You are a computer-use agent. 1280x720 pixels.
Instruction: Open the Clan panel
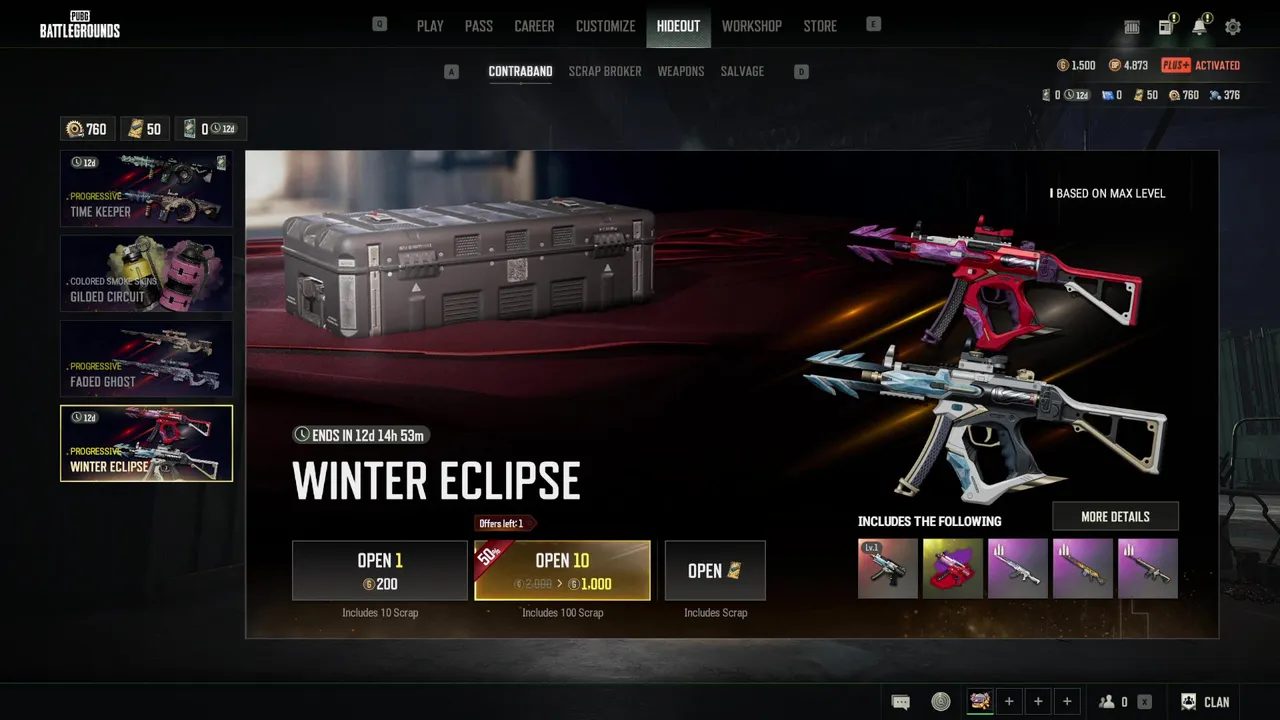tap(1205, 702)
